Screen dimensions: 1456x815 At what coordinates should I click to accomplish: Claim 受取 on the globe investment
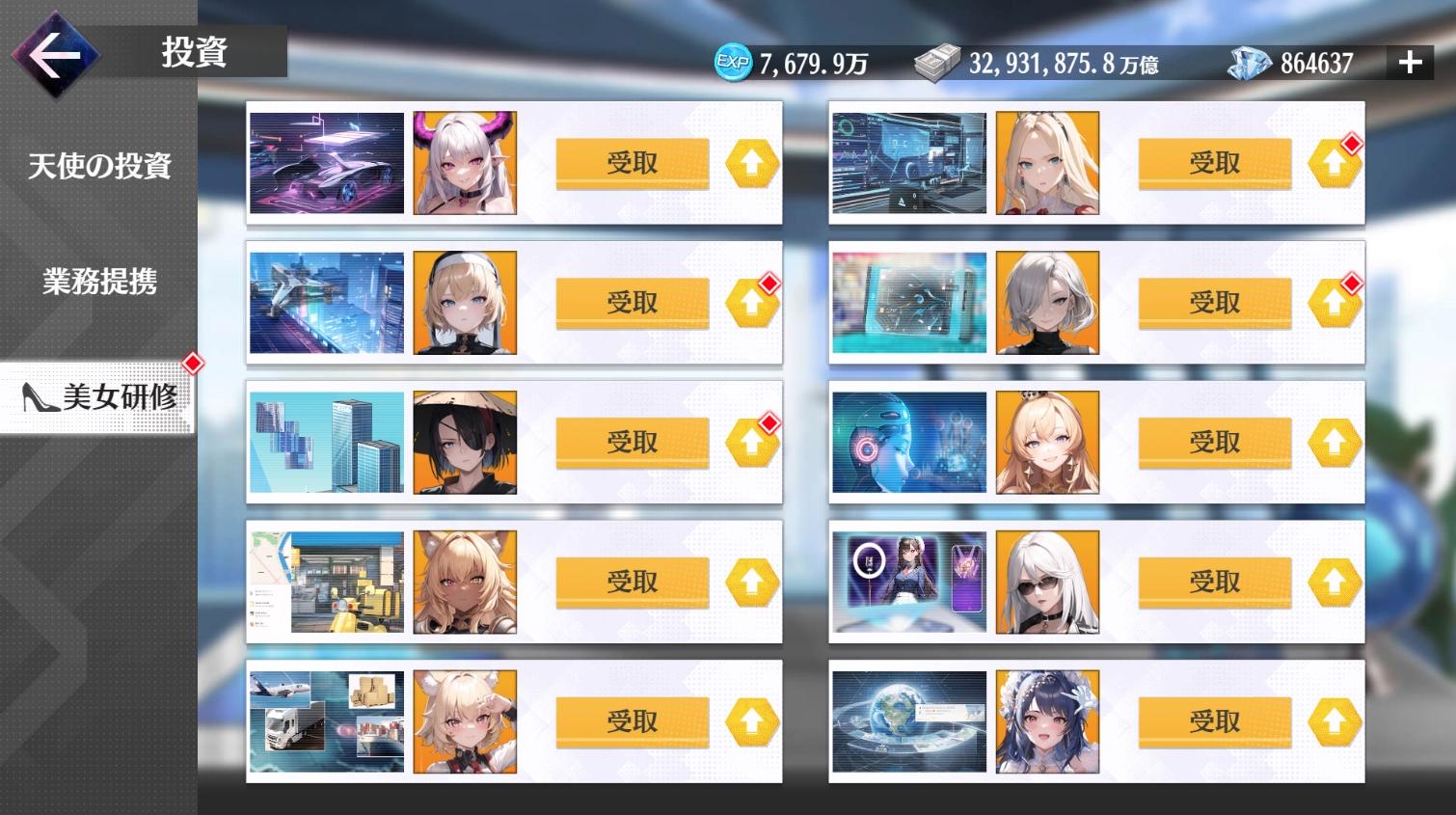click(1213, 720)
